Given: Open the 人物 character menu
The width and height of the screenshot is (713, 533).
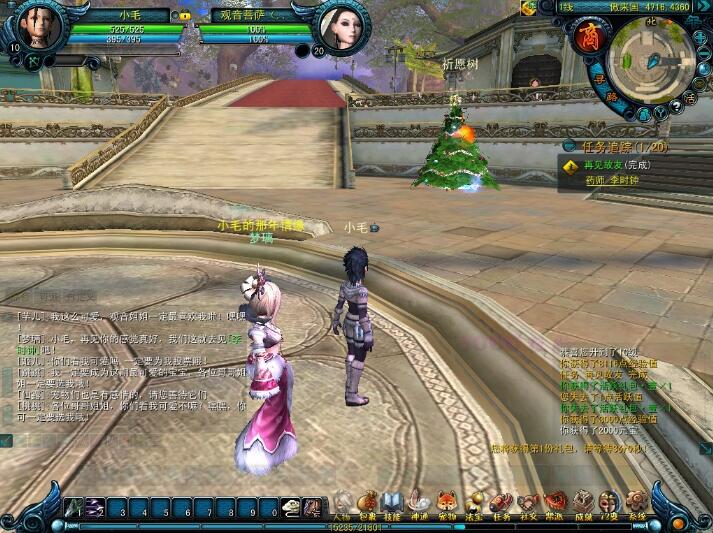Looking at the screenshot, I should (342, 503).
